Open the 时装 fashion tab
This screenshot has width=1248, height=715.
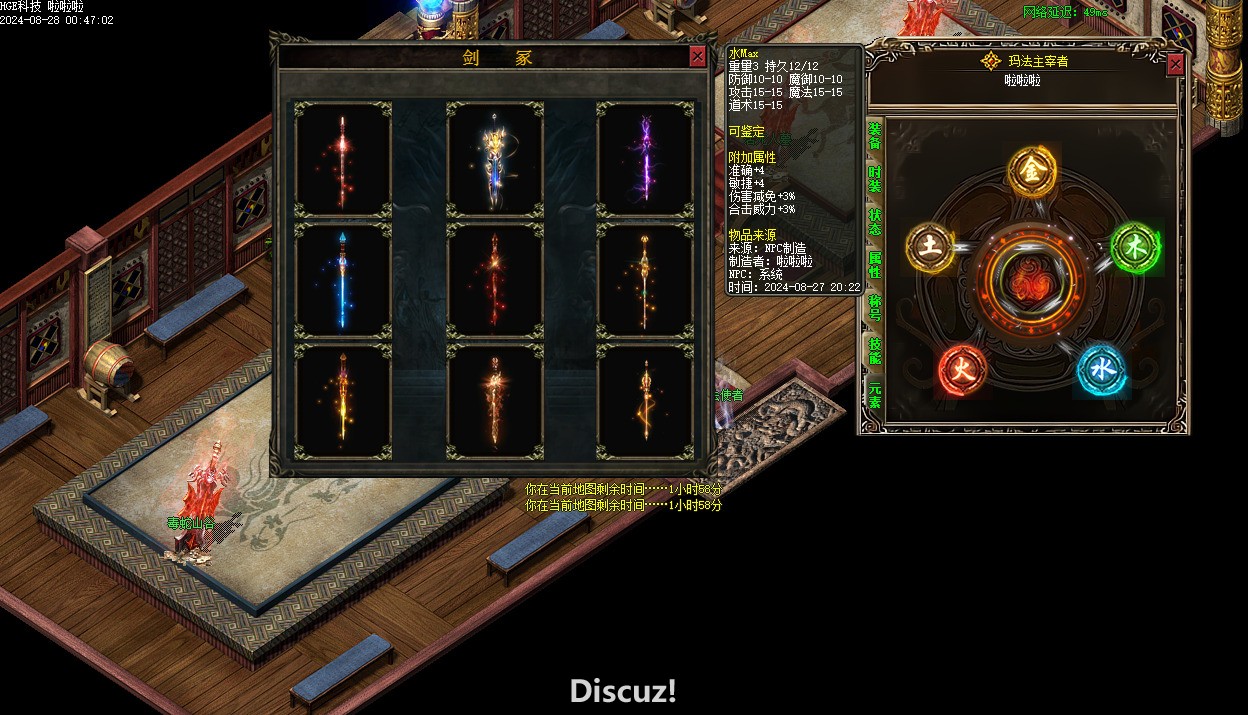point(875,179)
